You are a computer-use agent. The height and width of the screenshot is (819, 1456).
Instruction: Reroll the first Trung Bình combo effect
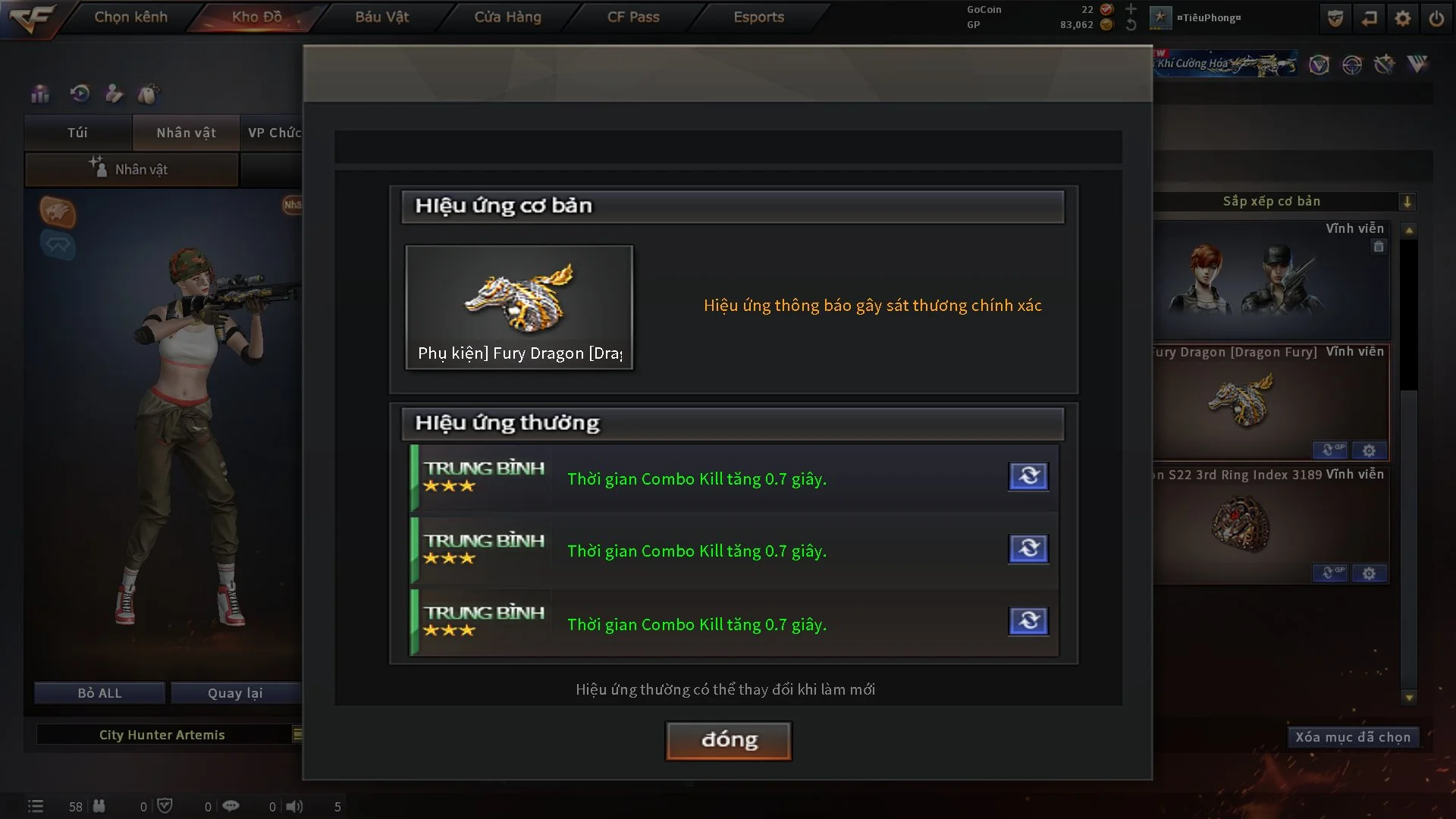pos(1028,476)
